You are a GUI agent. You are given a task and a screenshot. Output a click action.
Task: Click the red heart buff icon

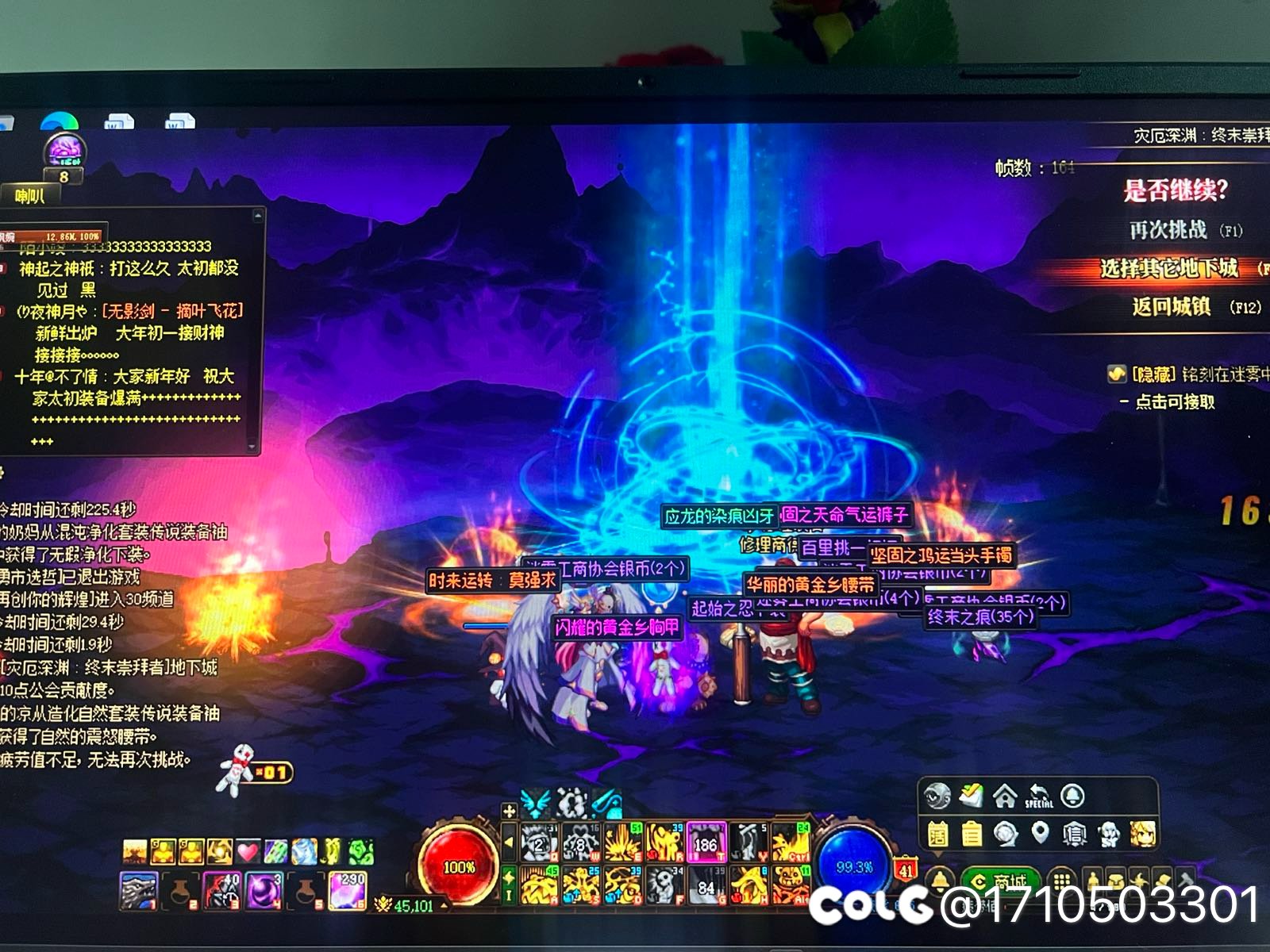(248, 852)
